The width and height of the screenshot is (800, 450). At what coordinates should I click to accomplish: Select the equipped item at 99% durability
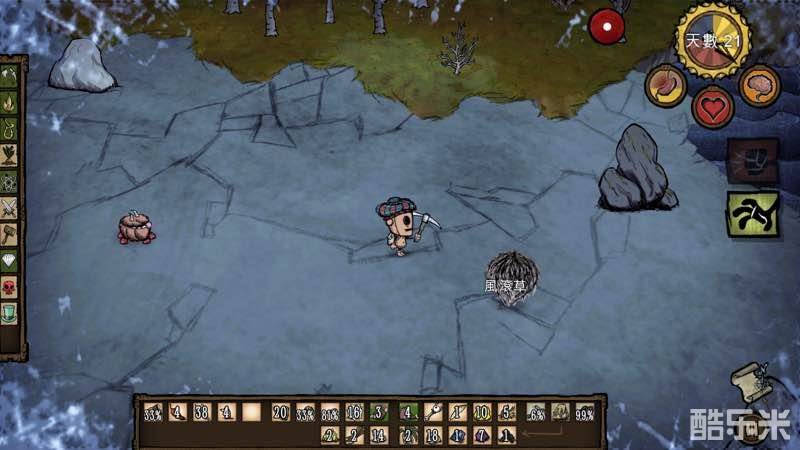pos(586,411)
